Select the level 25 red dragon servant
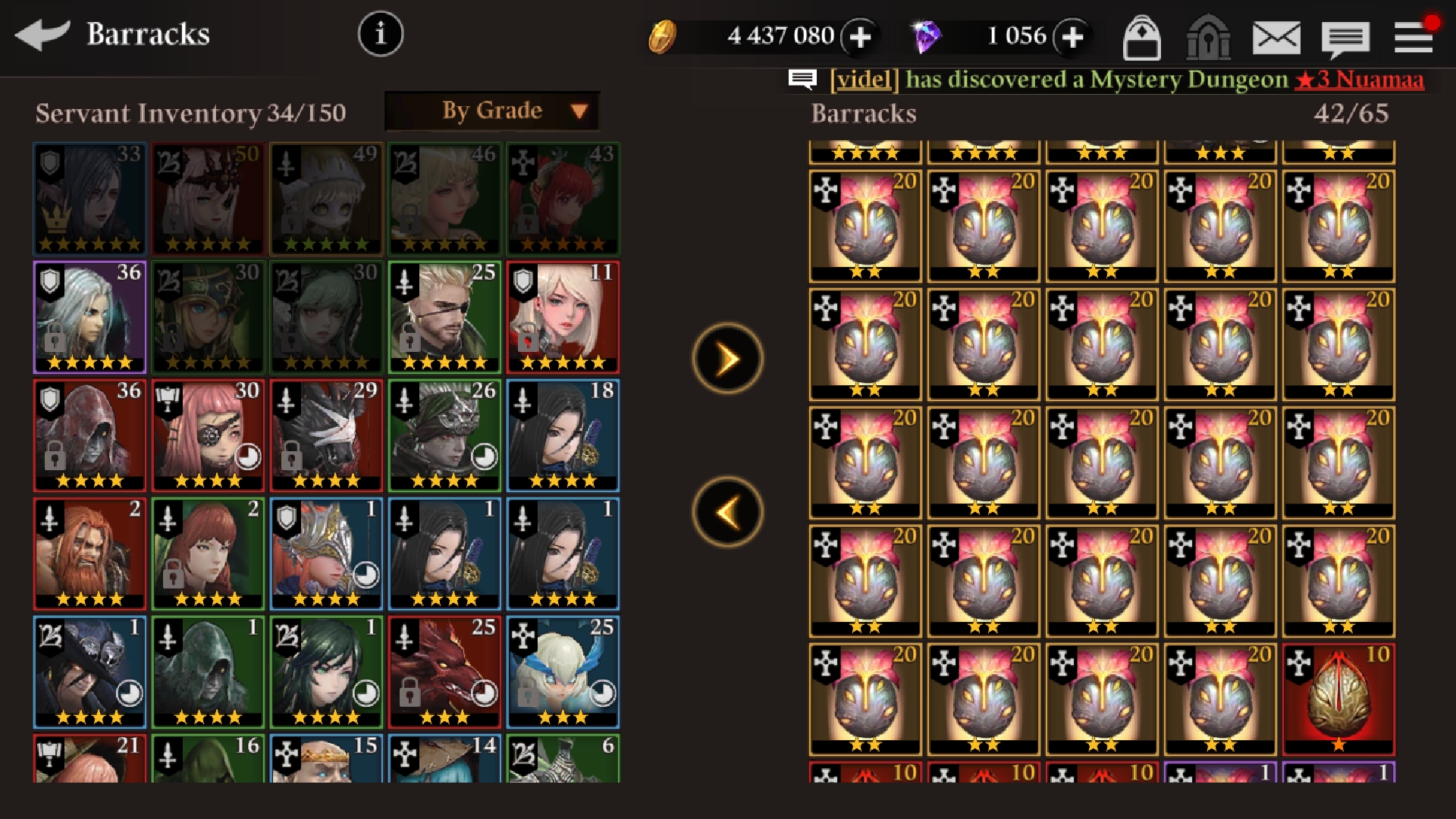Viewport: 1456px width, 819px height. 444,673
